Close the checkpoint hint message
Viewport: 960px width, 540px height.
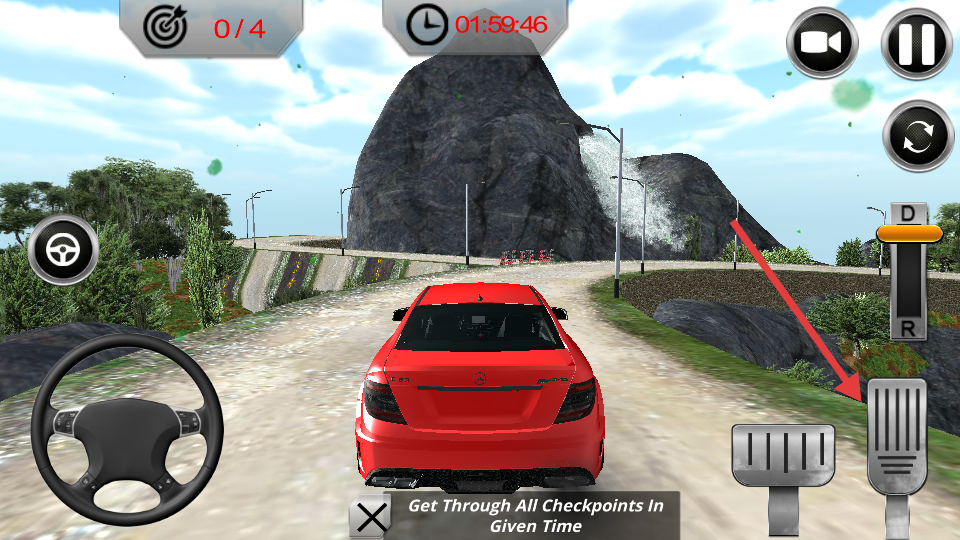click(x=372, y=517)
